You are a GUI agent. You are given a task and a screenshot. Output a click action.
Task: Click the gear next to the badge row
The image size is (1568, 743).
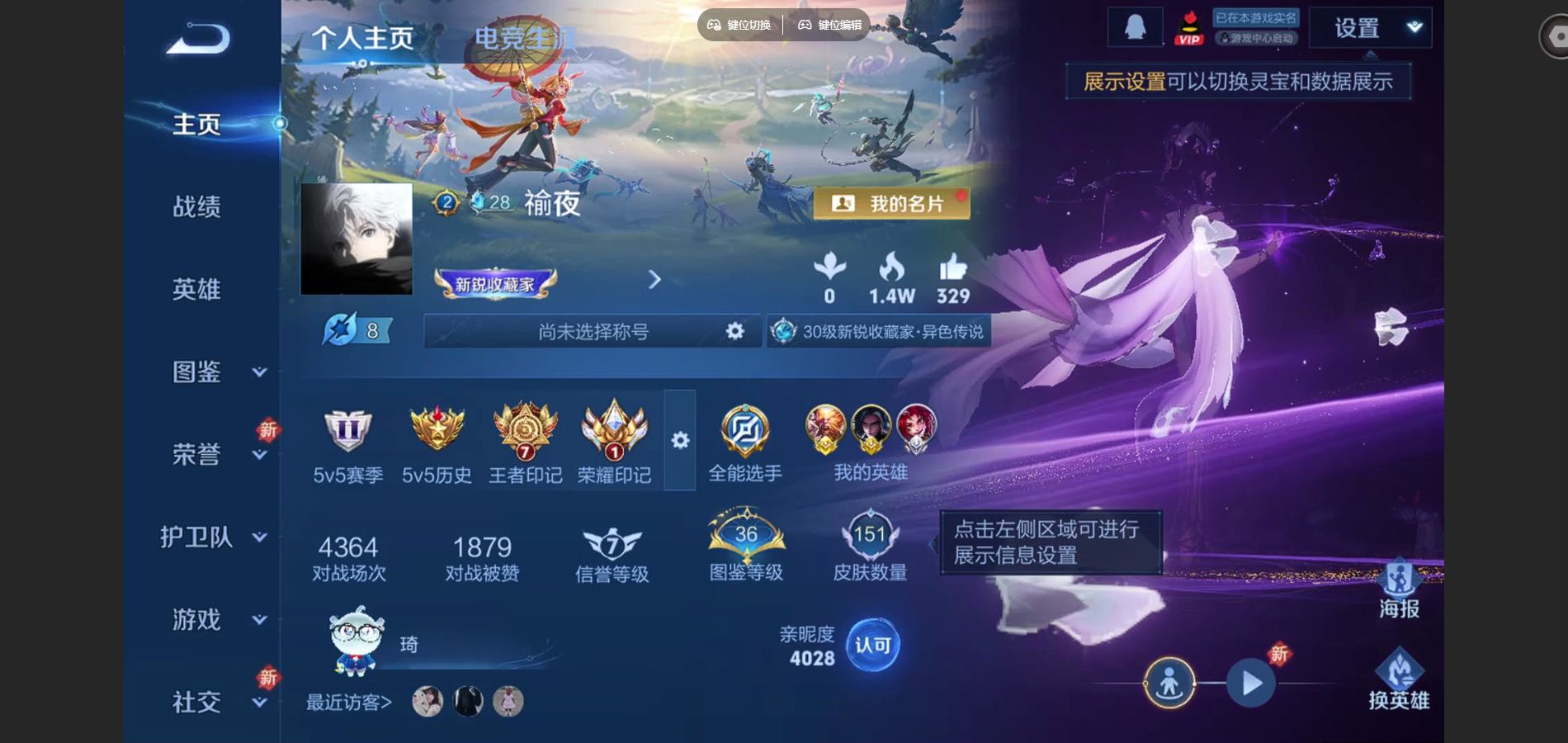(x=680, y=442)
